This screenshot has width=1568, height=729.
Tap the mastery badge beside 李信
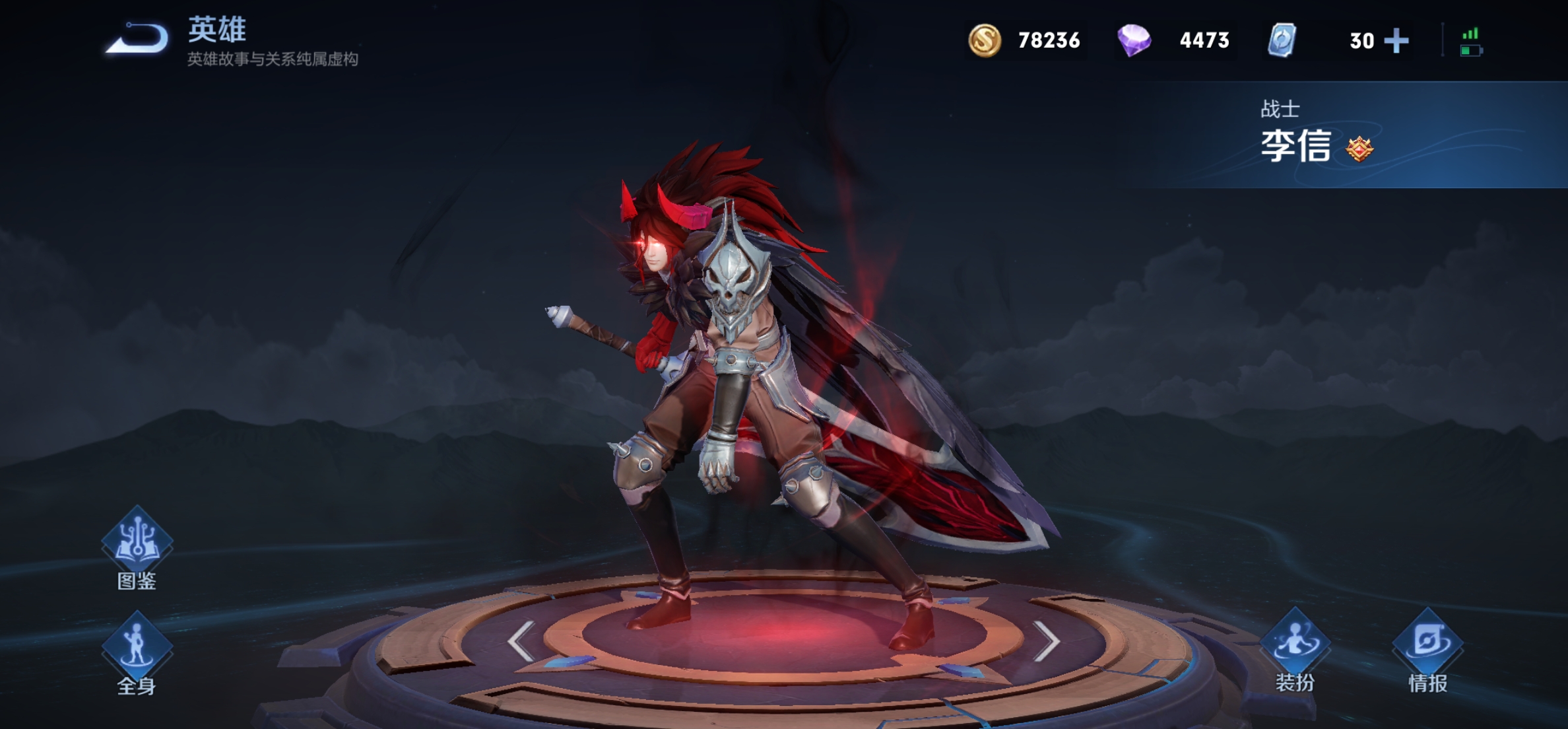coord(1359,149)
